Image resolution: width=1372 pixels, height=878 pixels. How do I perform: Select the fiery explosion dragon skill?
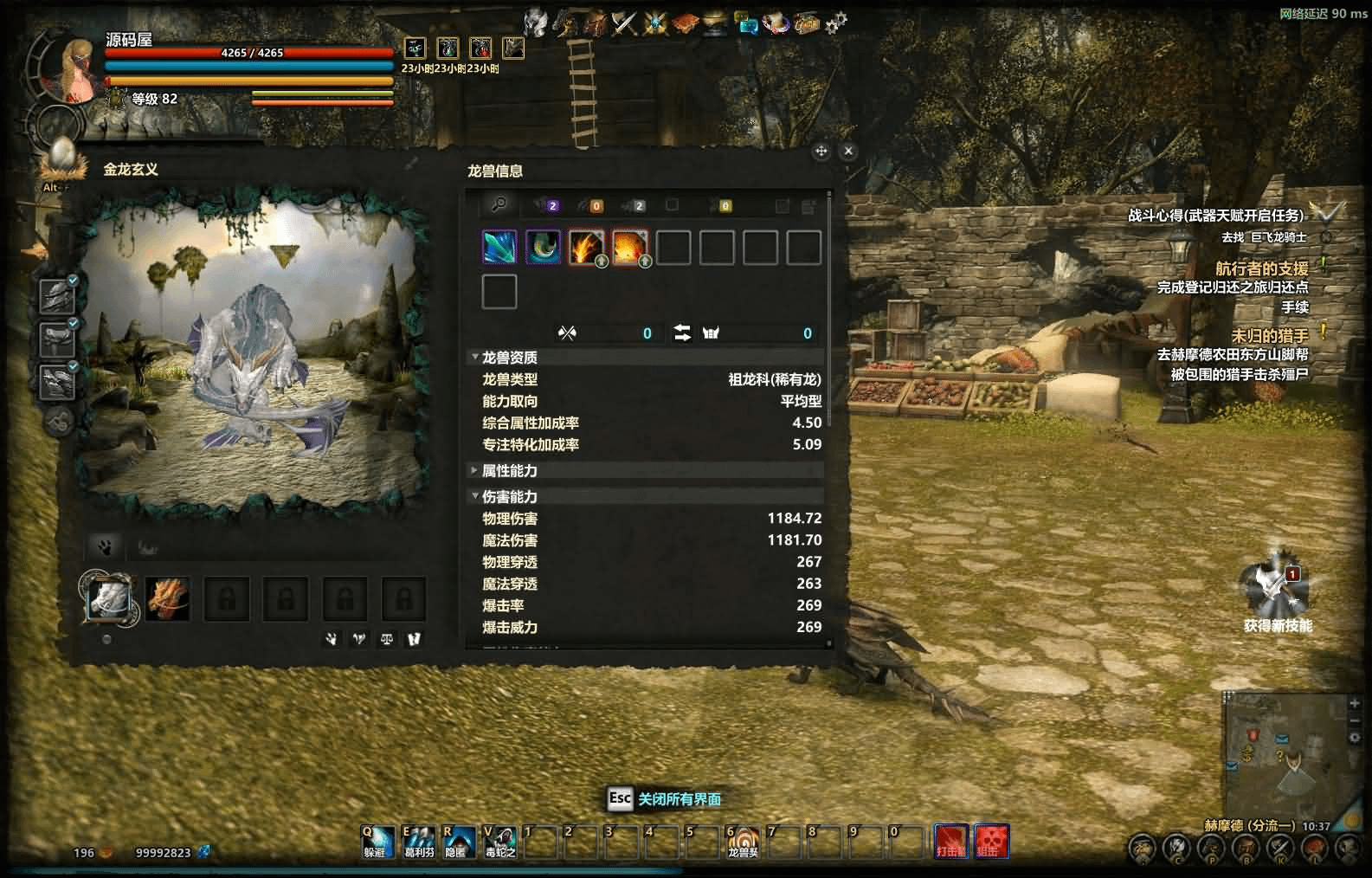click(629, 248)
